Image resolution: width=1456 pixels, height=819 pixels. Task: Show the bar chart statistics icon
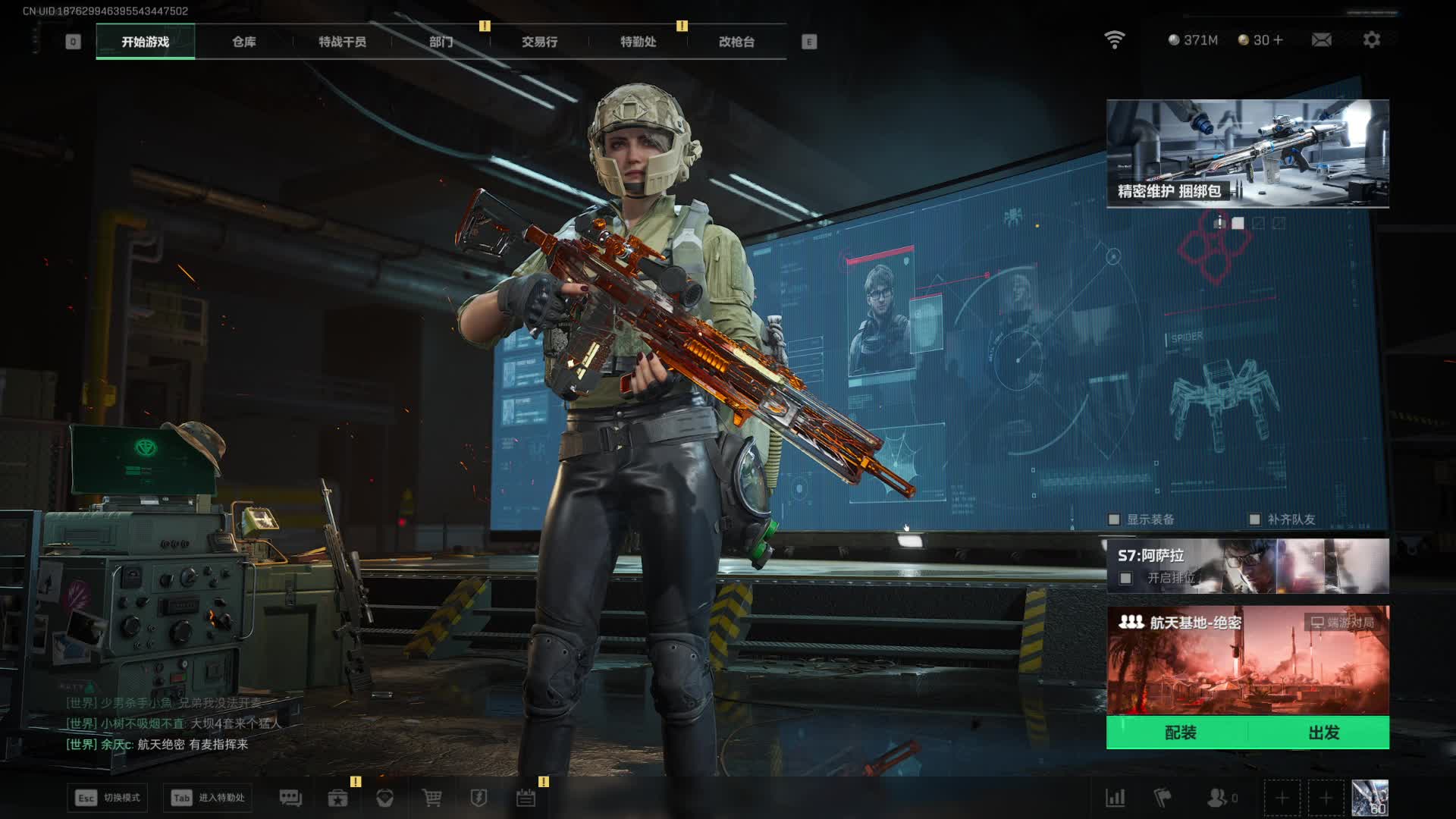pos(1115,798)
